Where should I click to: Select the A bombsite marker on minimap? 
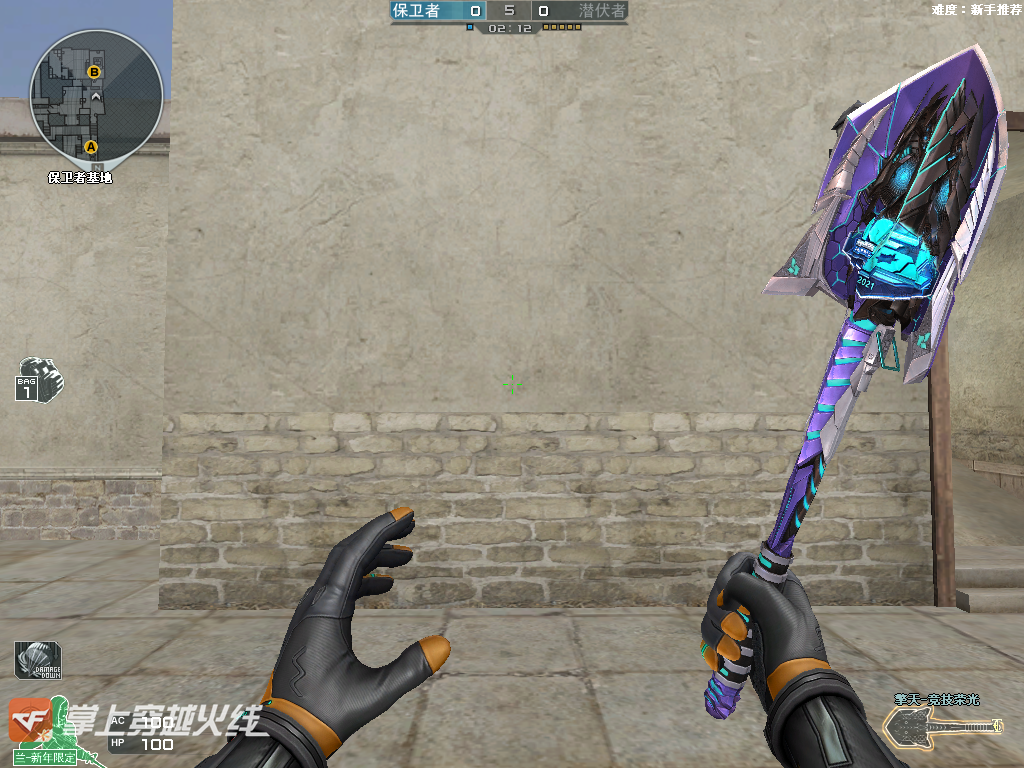pyautogui.click(x=91, y=147)
